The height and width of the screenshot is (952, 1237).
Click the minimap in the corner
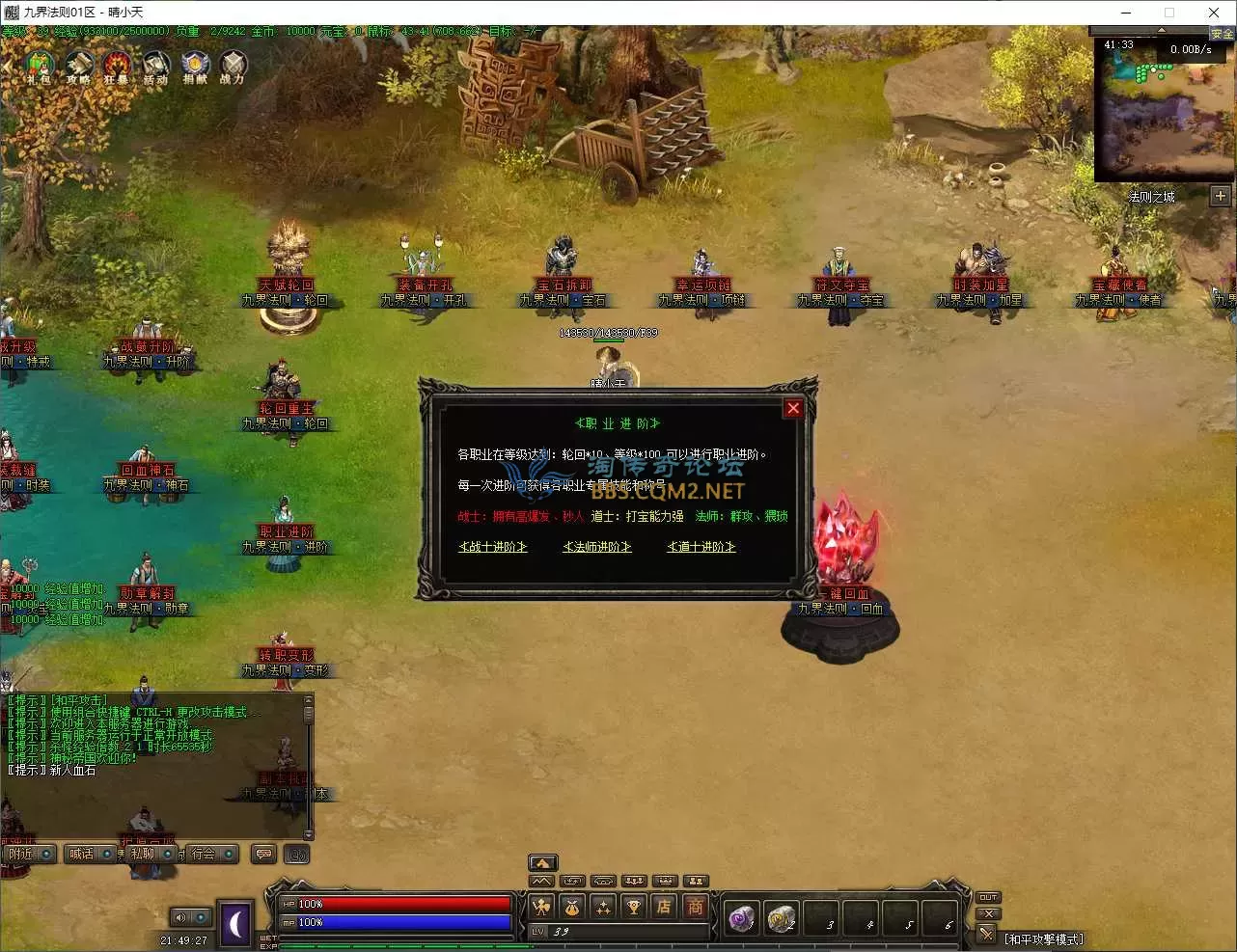1164,108
